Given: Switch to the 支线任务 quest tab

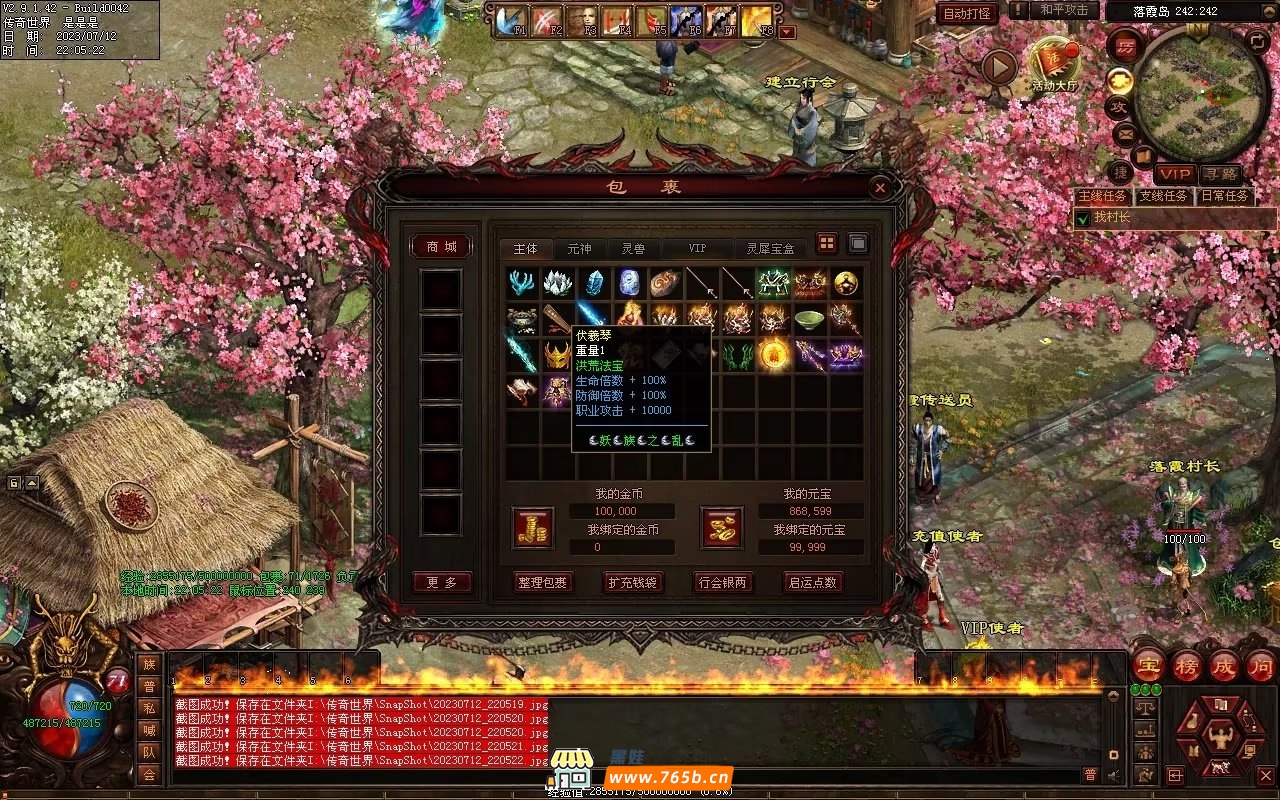Looking at the screenshot, I should 1162,196.
